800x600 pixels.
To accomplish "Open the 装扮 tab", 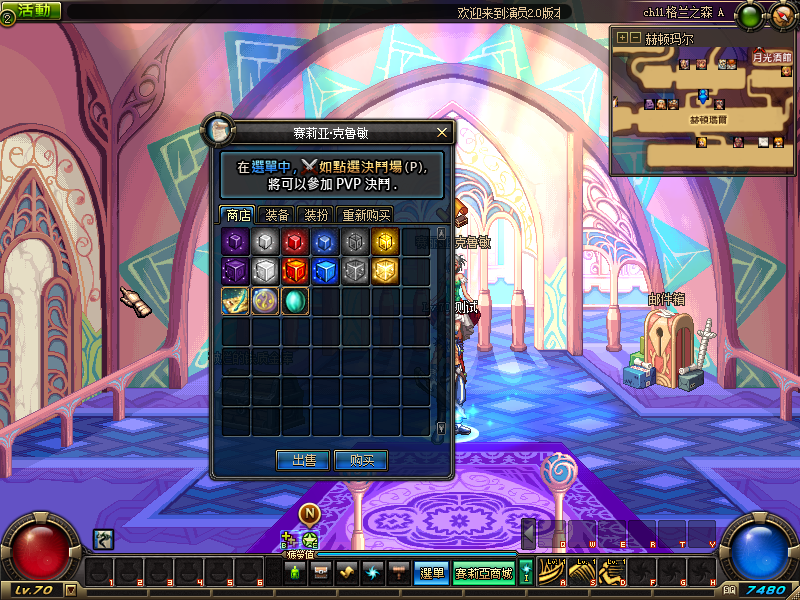I will 316,214.
